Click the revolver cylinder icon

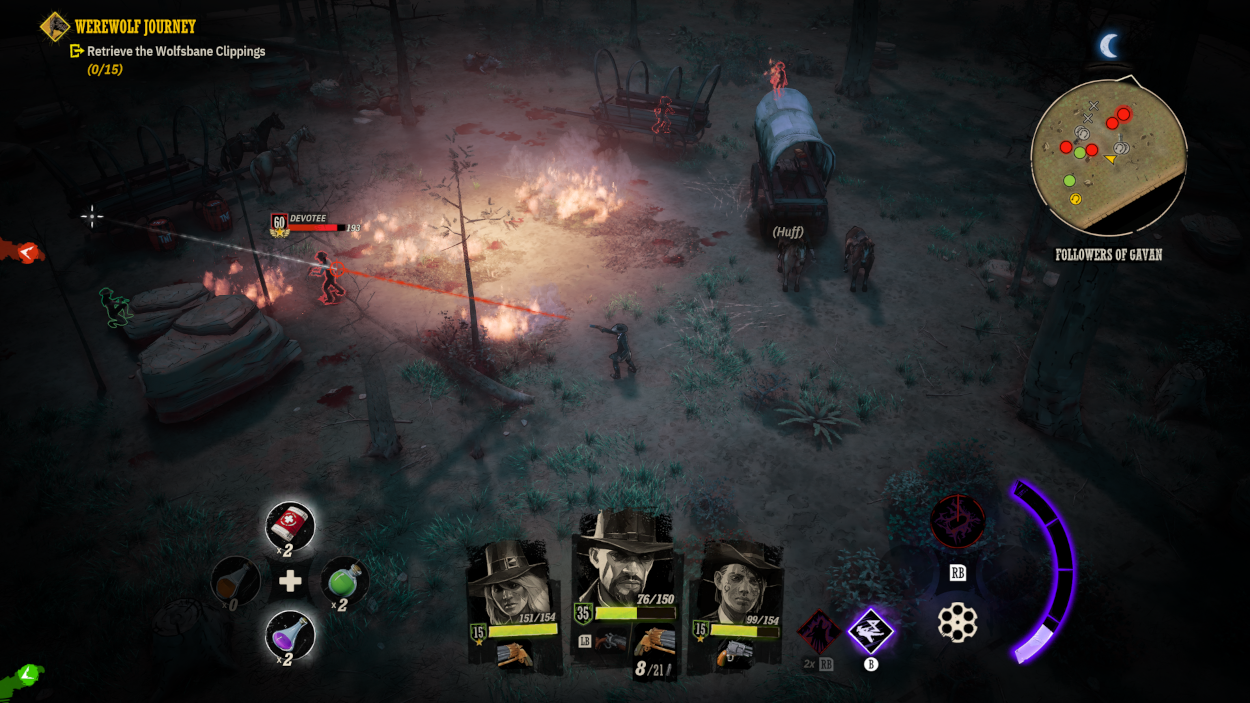pos(957,623)
